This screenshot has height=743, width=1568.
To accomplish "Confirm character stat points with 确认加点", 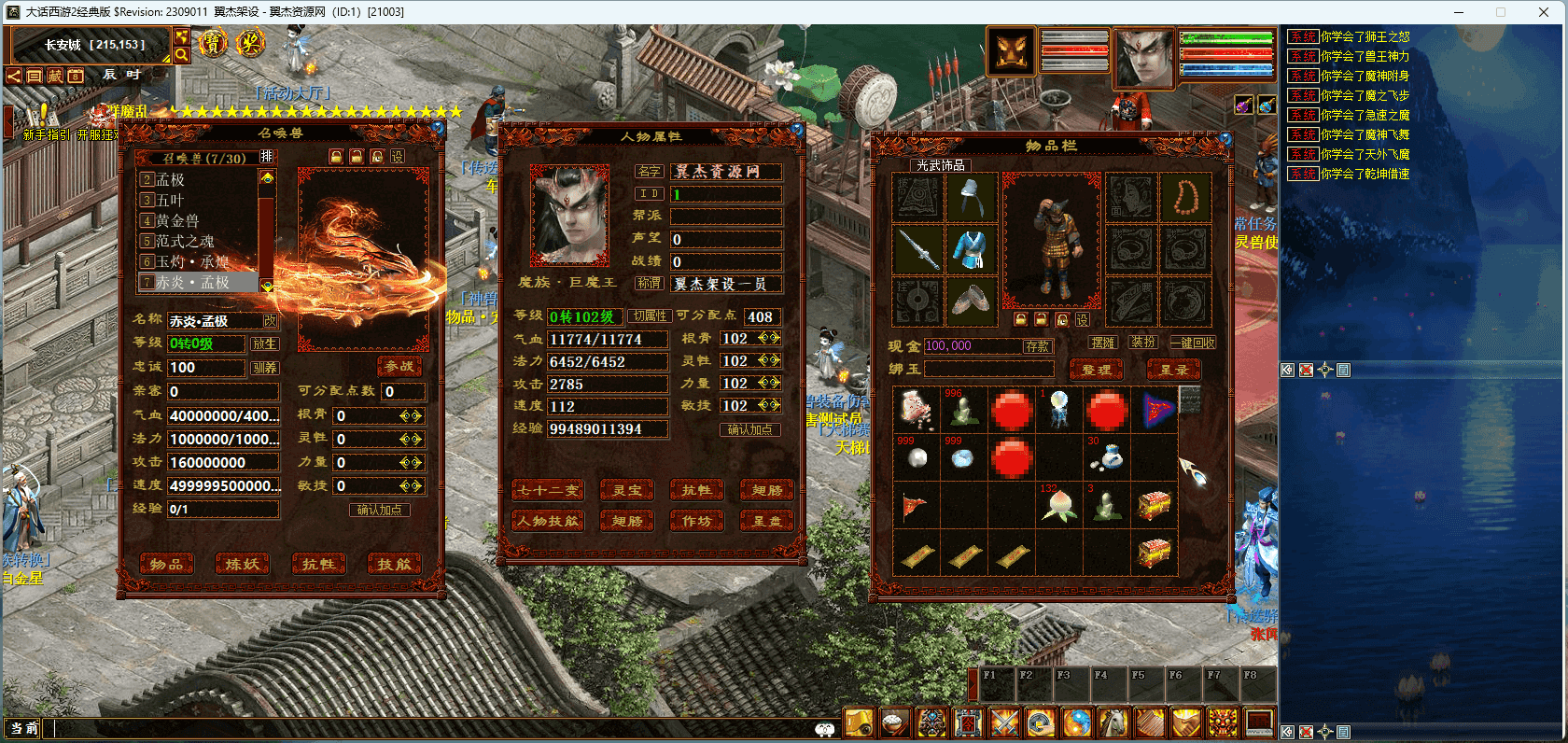I will pyautogui.click(x=749, y=429).
